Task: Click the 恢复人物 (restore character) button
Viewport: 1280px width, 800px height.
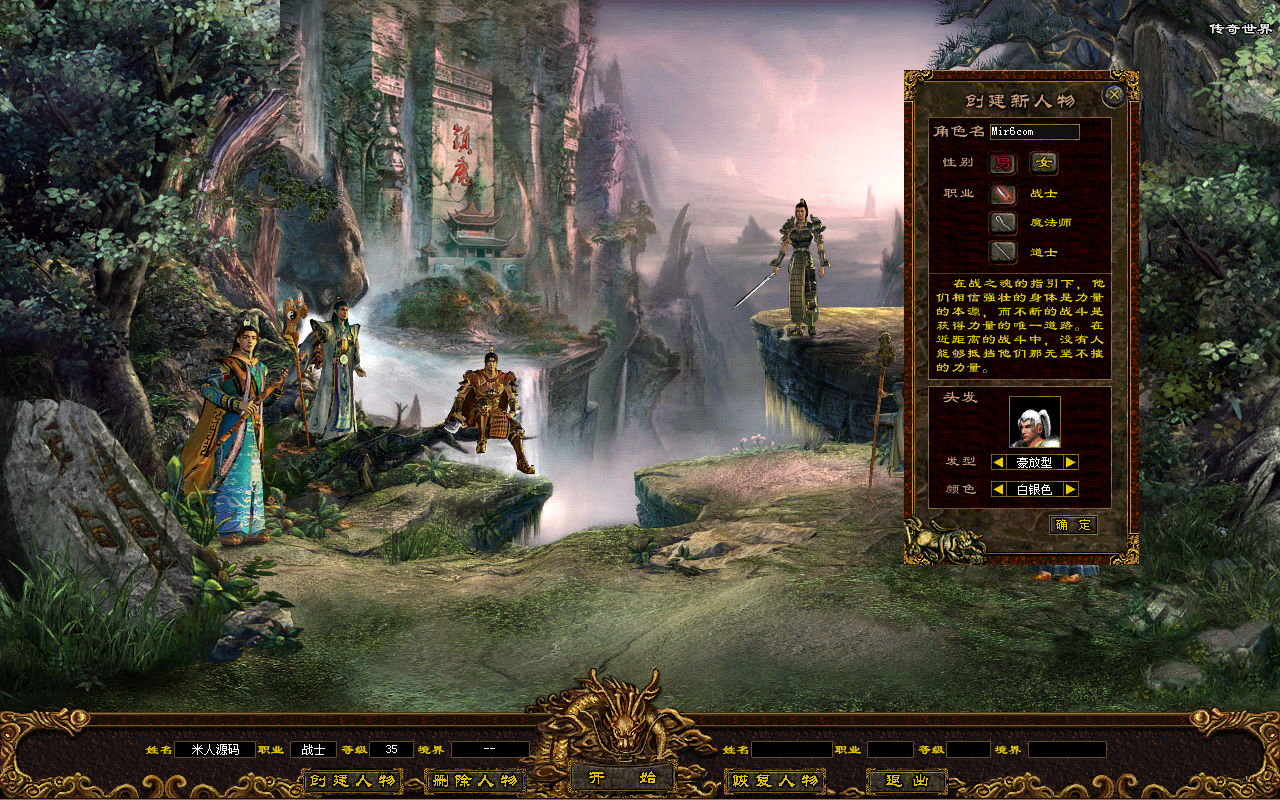Action: pos(775,781)
